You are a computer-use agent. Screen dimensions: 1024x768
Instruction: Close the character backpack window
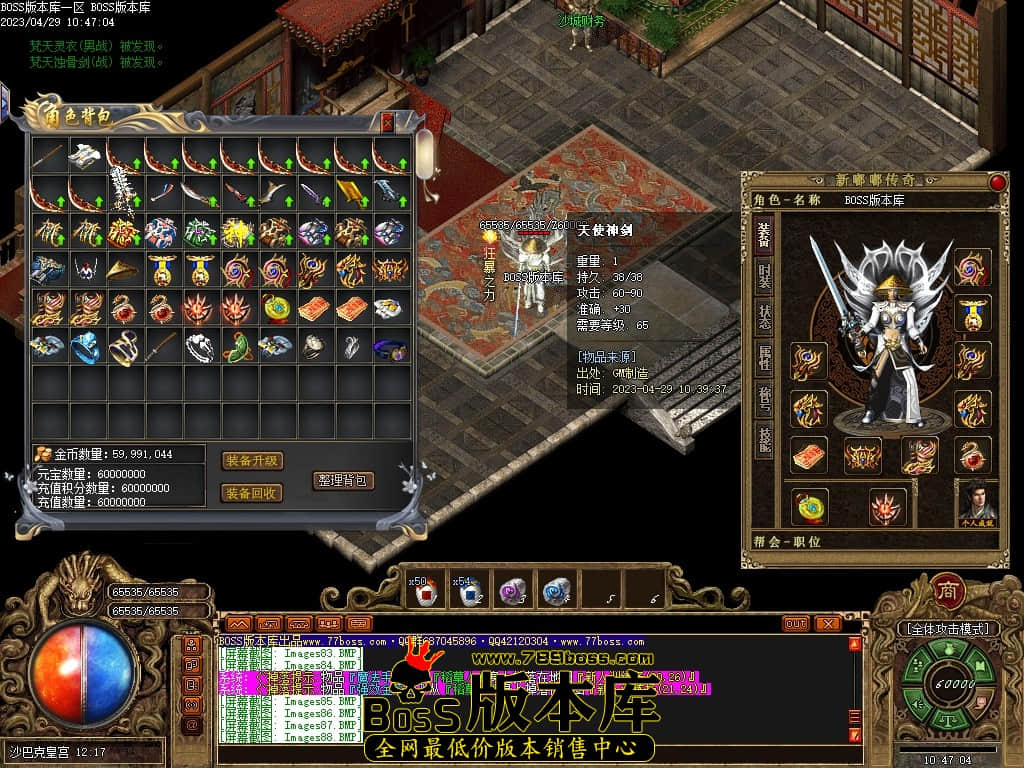point(388,122)
